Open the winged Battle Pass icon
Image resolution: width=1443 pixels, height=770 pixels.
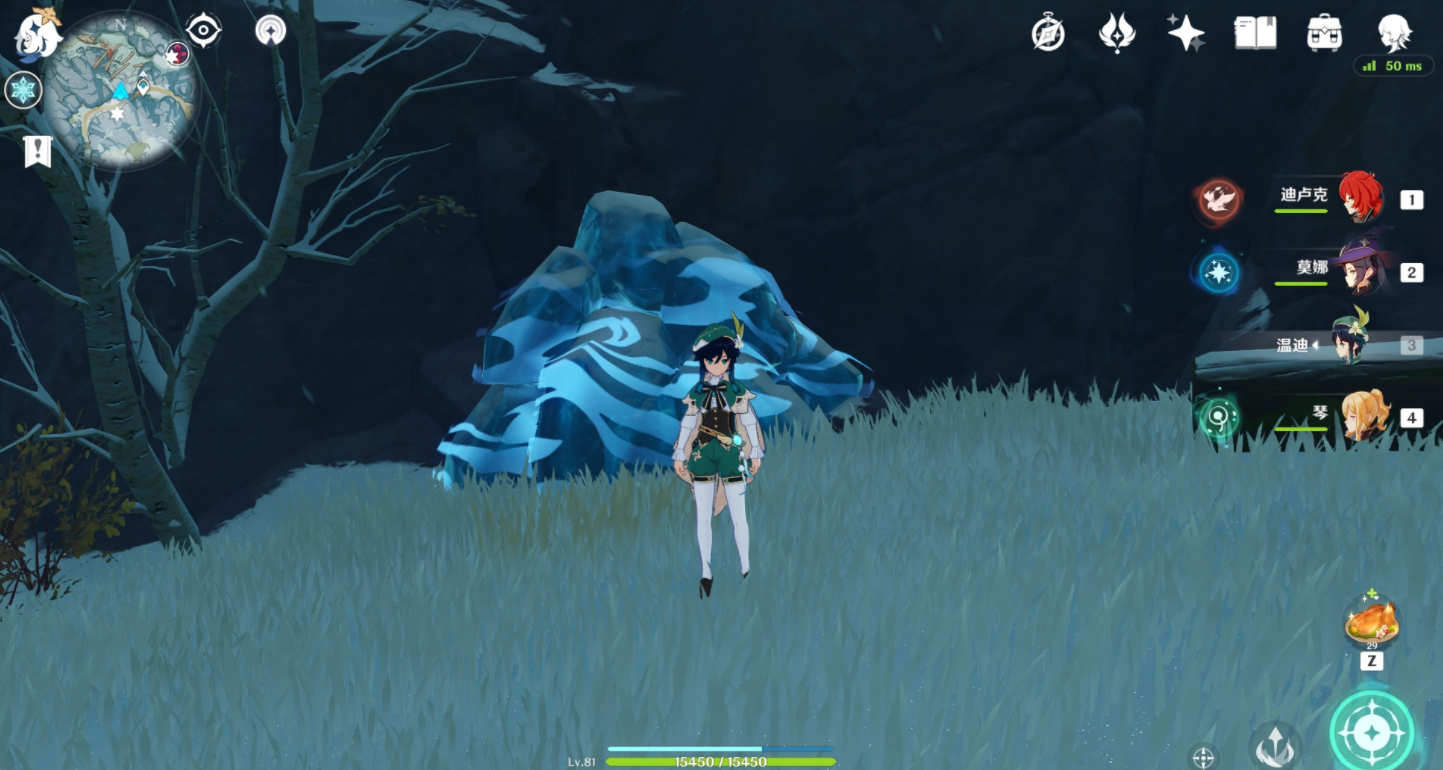(1116, 33)
